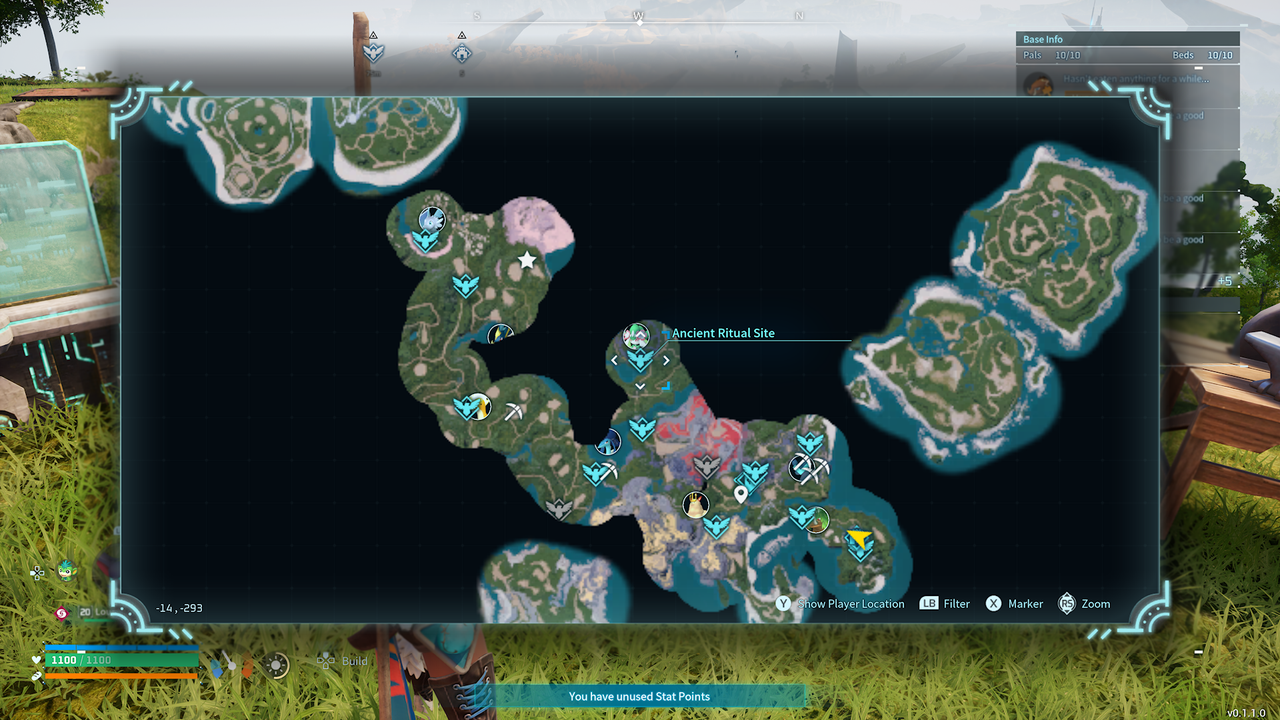
Task: Toggle the map Filter with LB
Action: tap(944, 604)
